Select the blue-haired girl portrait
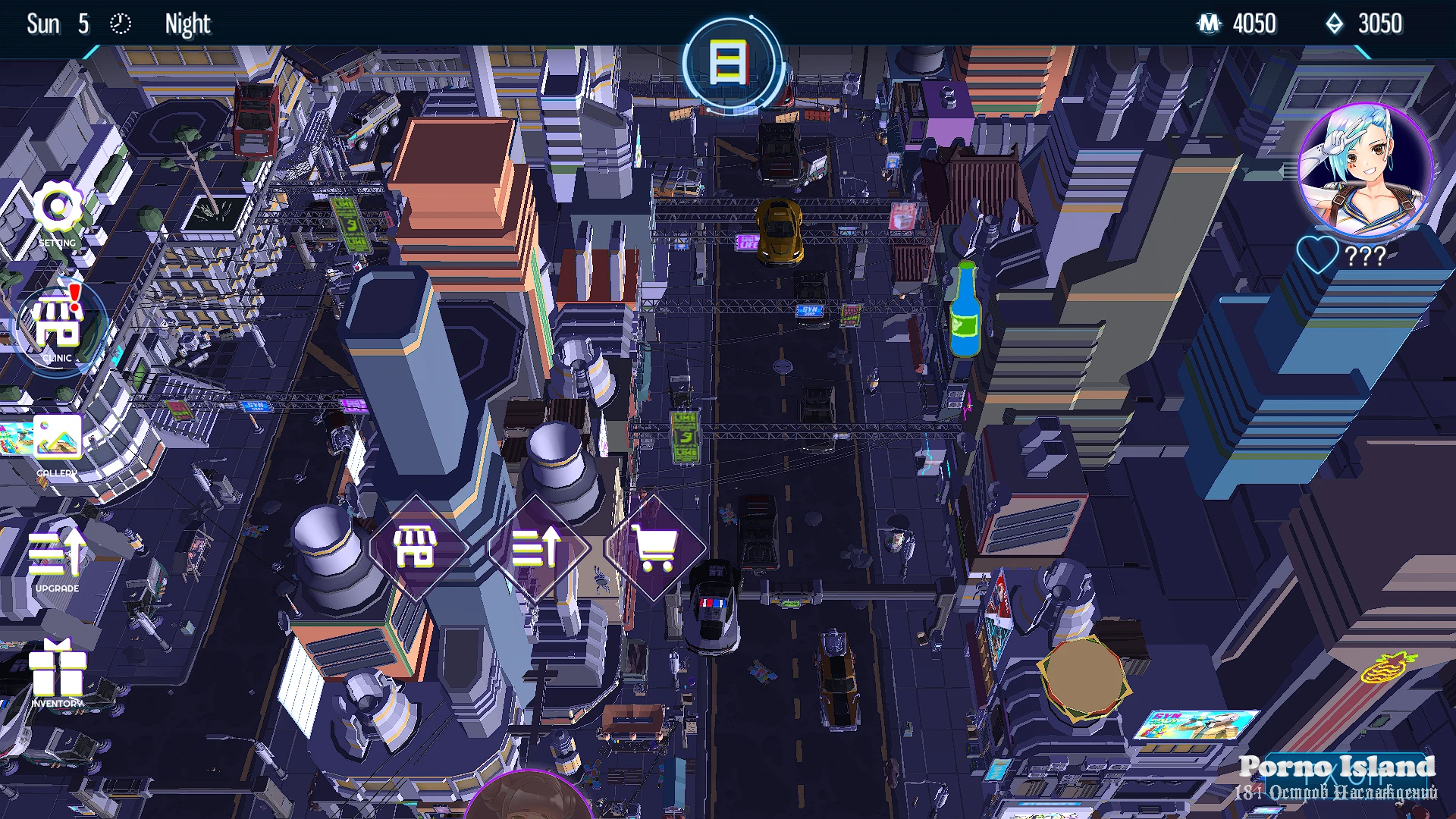 coord(1365,170)
